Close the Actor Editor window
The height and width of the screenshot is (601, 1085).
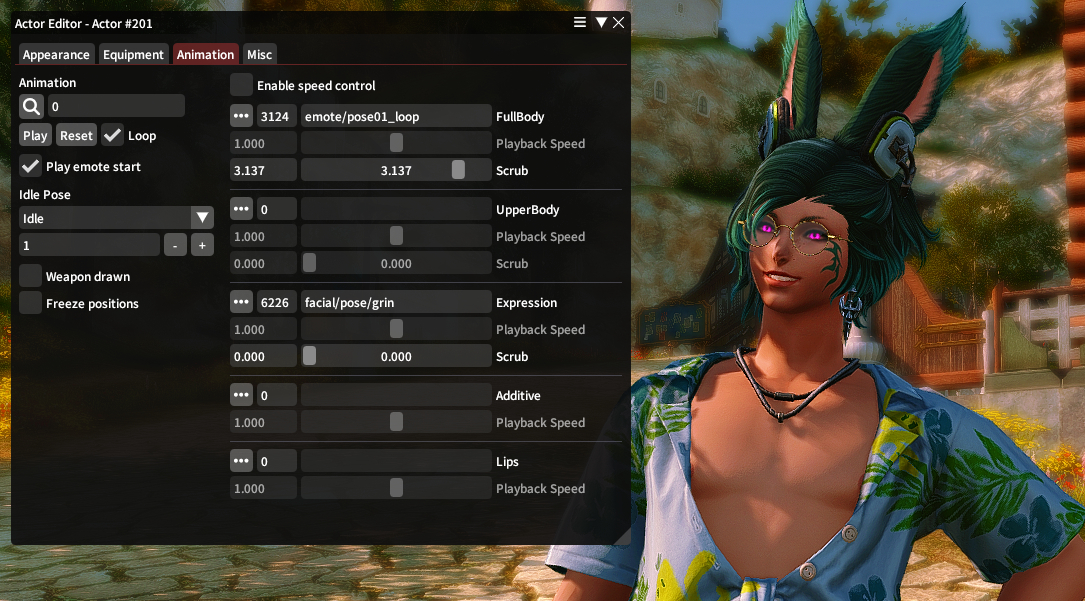(619, 23)
